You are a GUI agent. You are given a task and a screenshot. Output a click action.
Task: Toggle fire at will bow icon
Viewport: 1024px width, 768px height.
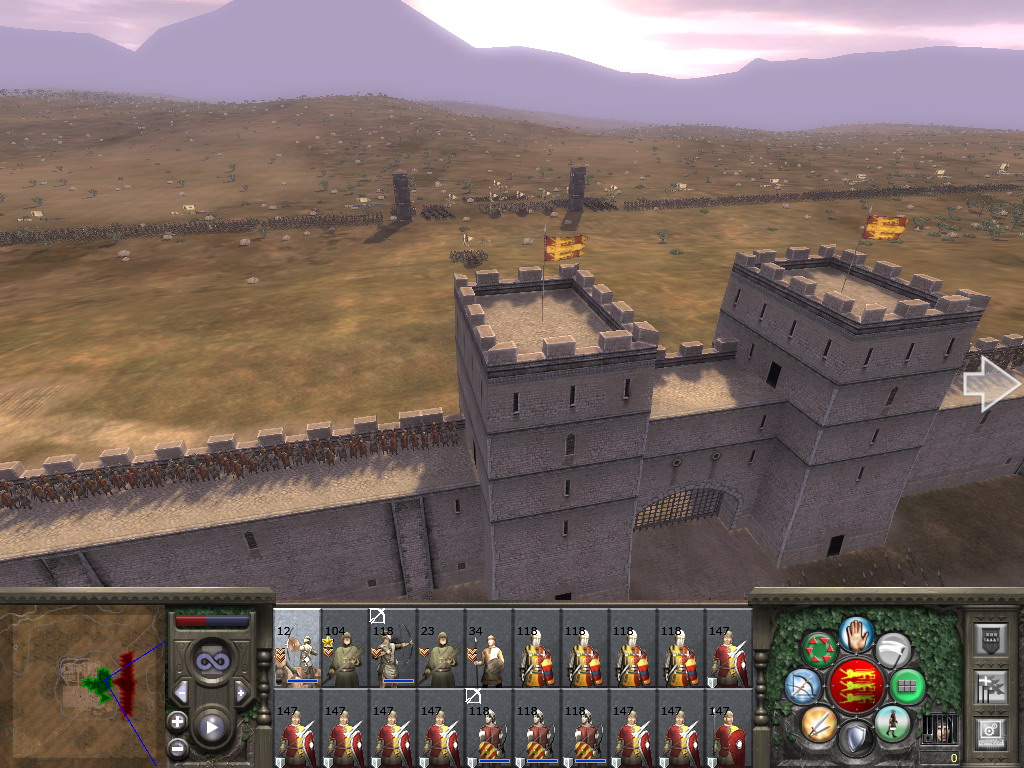[802, 686]
